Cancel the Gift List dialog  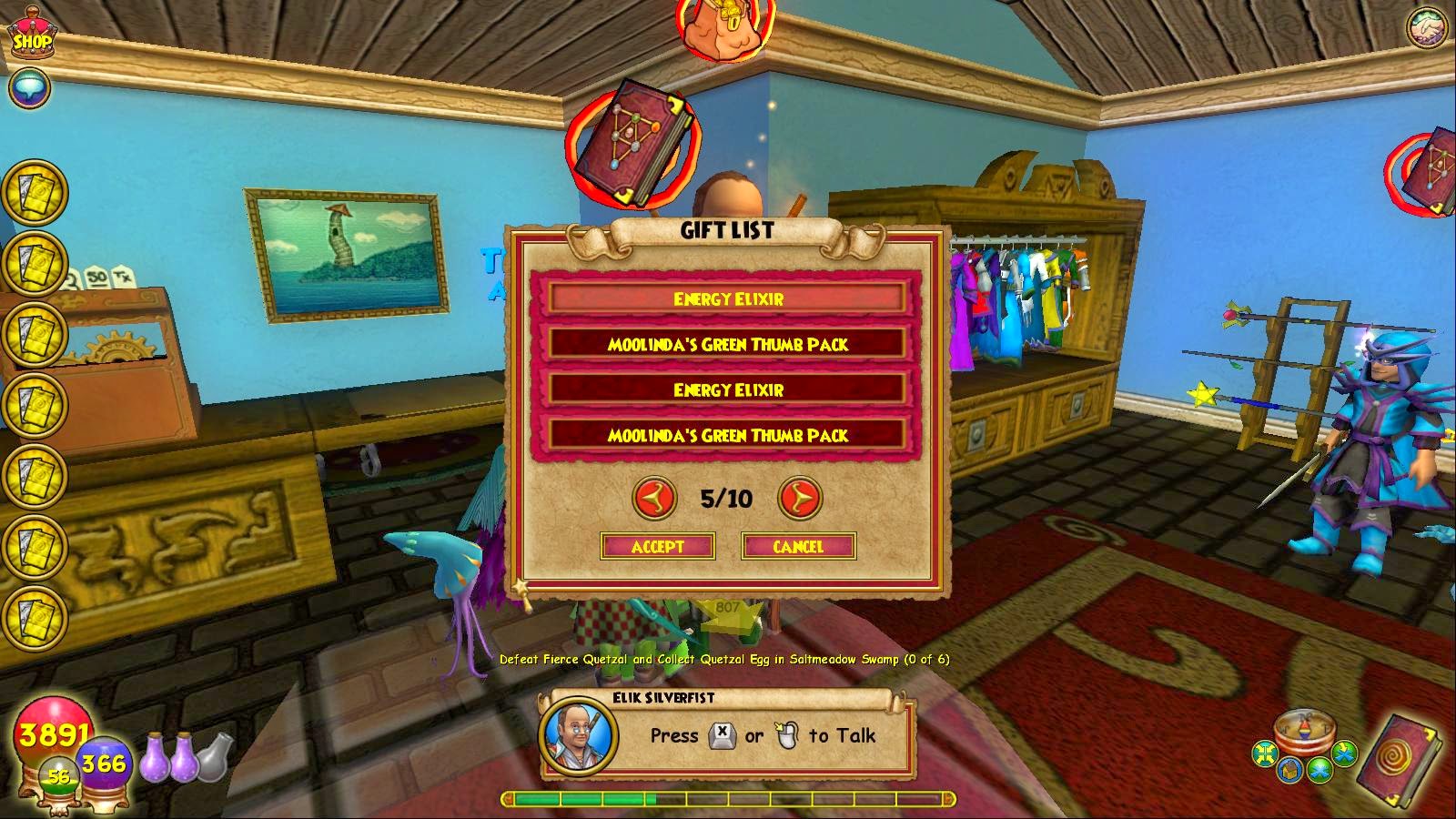[x=798, y=547]
